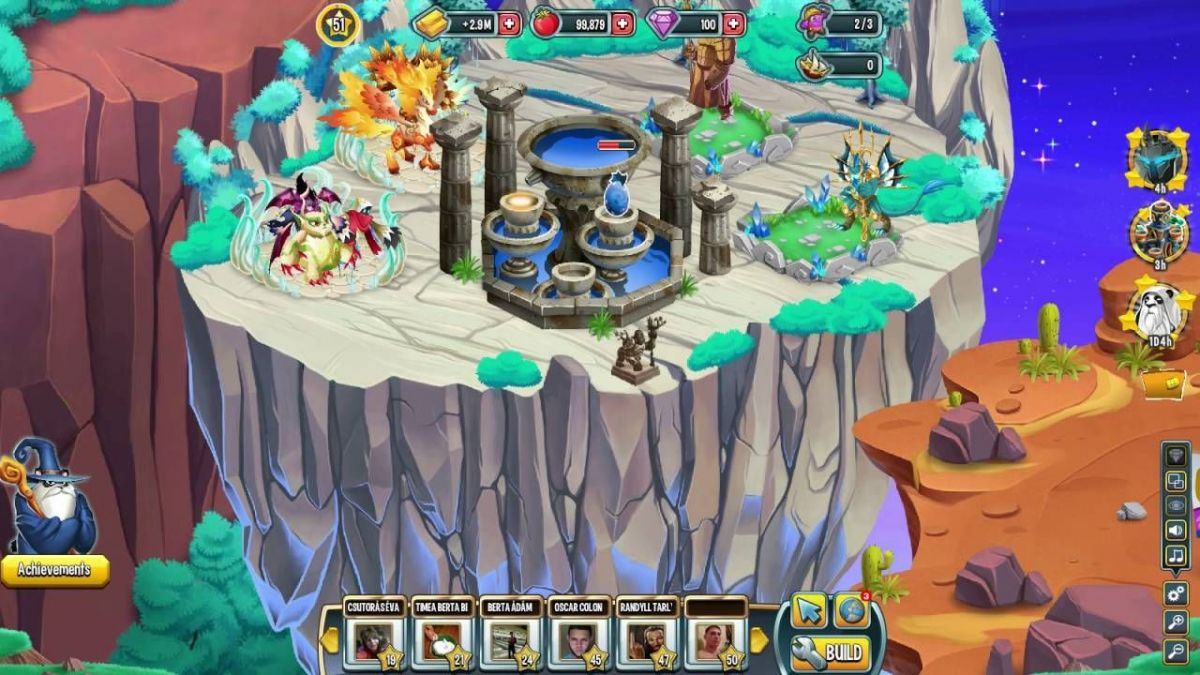Image resolution: width=1200 pixels, height=675 pixels.
Task: Open the globe icon with notification badge
Action: (851, 610)
